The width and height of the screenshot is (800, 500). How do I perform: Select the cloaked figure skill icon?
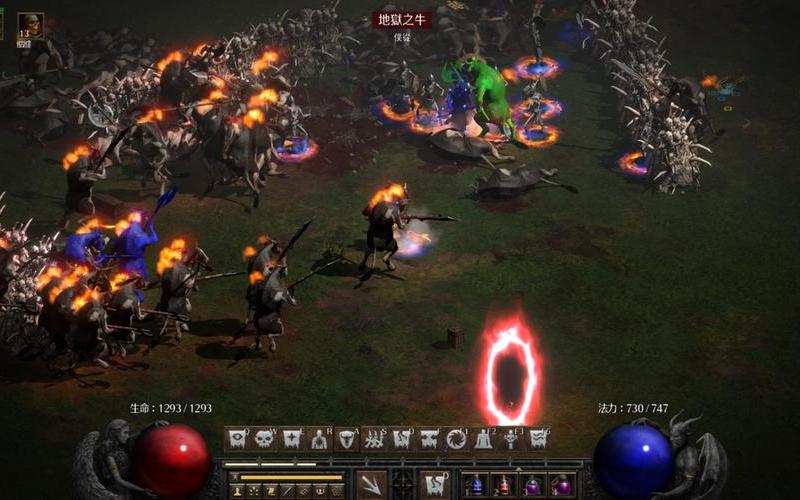click(x=483, y=438)
